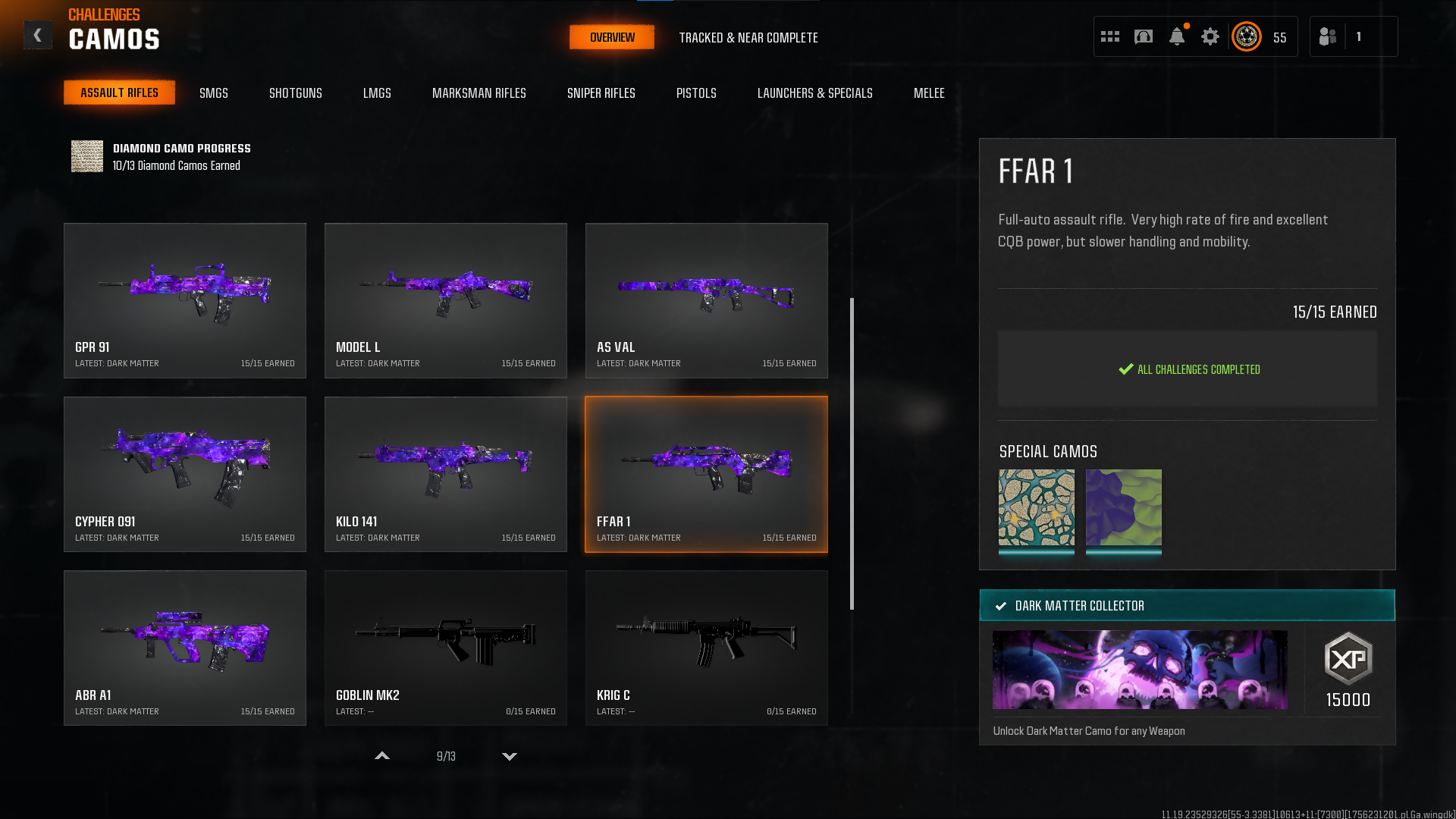Select the Krig C weapon tile
This screenshot has height=819, width=1456.
click(707, 648)
